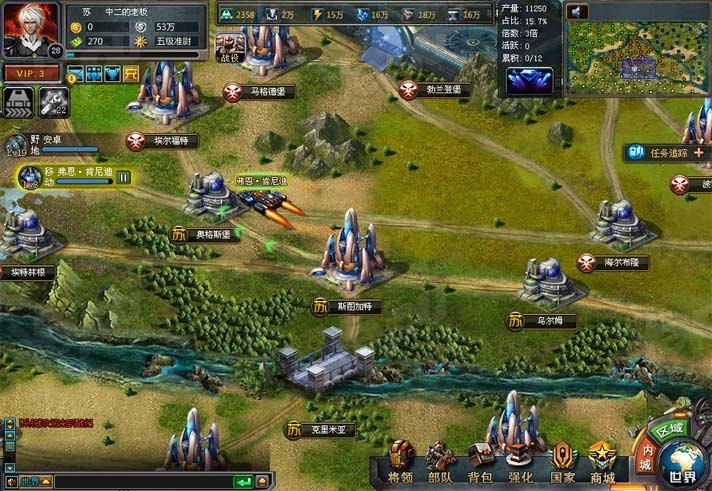Open the 国家 (Nation) menu
The width and height of the screenshot is (712, 491).
coord(562,461)
